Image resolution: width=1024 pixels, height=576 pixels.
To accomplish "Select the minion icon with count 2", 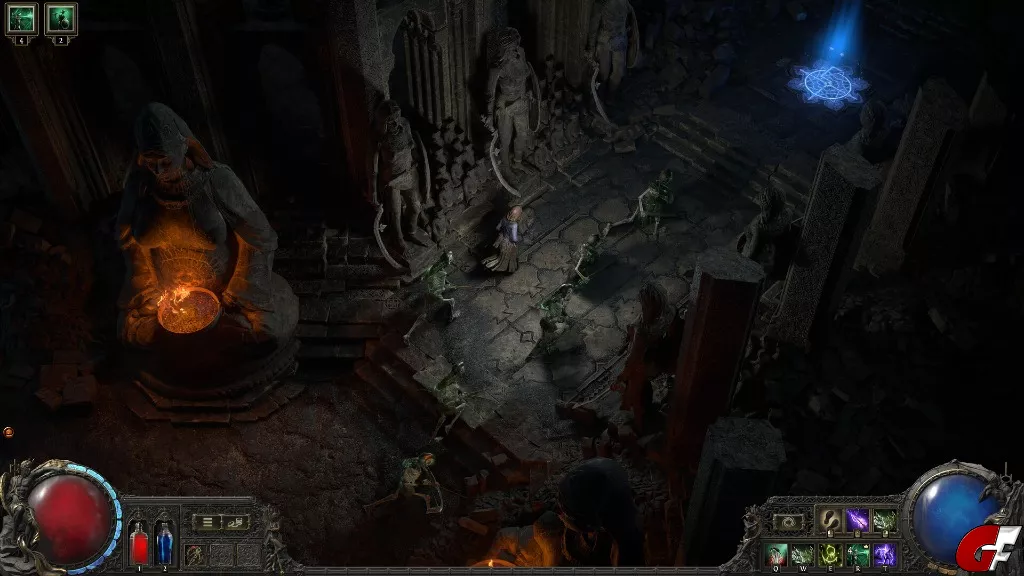I will (60, 17).
